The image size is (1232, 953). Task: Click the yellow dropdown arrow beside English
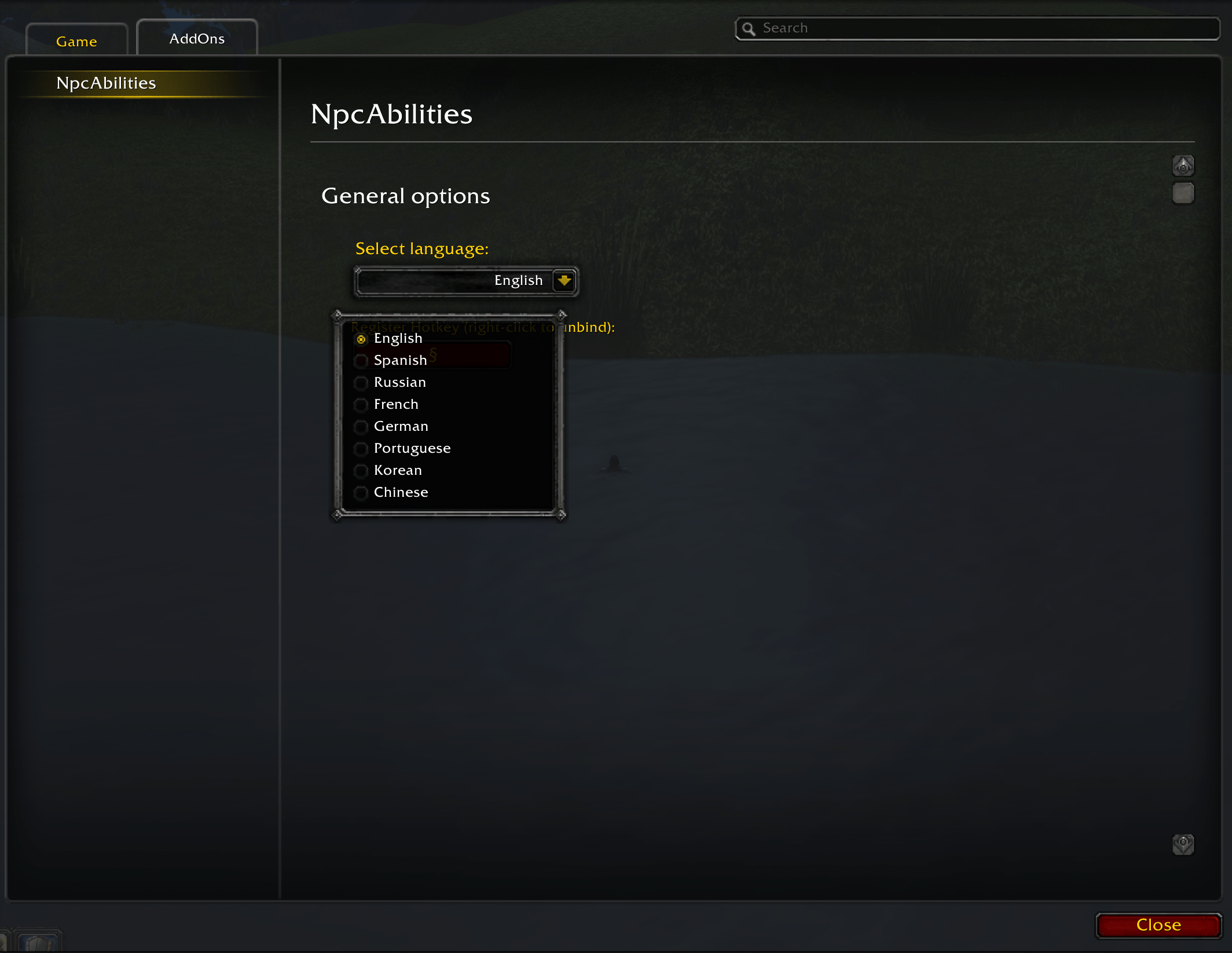pos(564,281)
